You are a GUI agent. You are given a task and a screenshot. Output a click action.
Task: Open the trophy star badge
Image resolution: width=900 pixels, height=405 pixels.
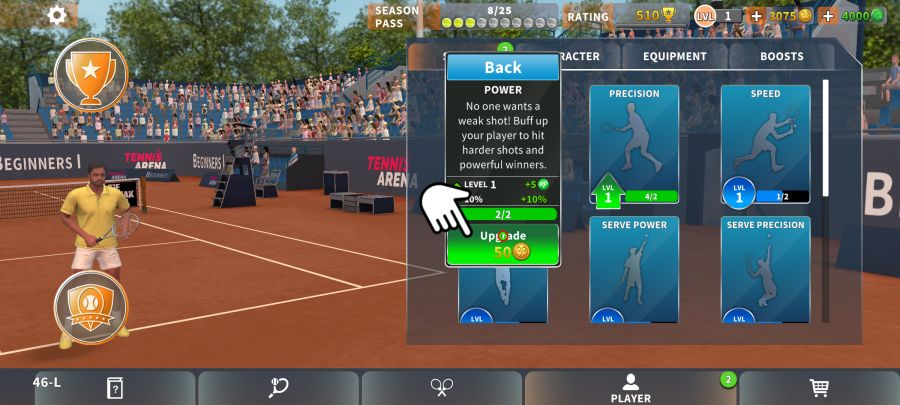(91, 74)
